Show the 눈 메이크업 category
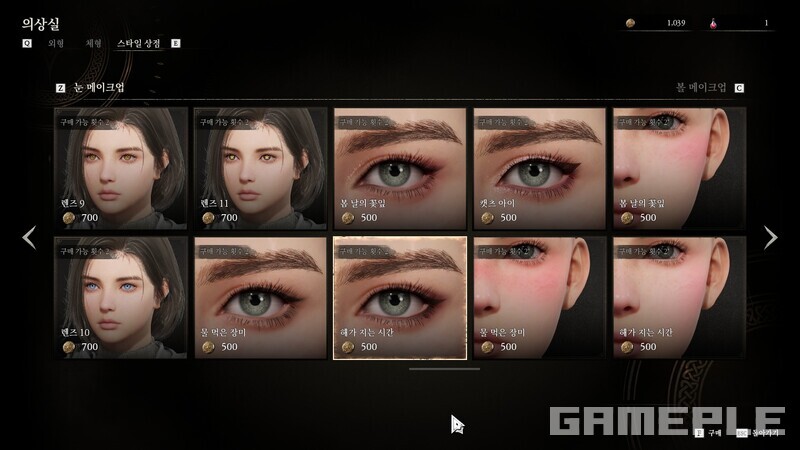800x450 pixels. (x=98, y=88)
